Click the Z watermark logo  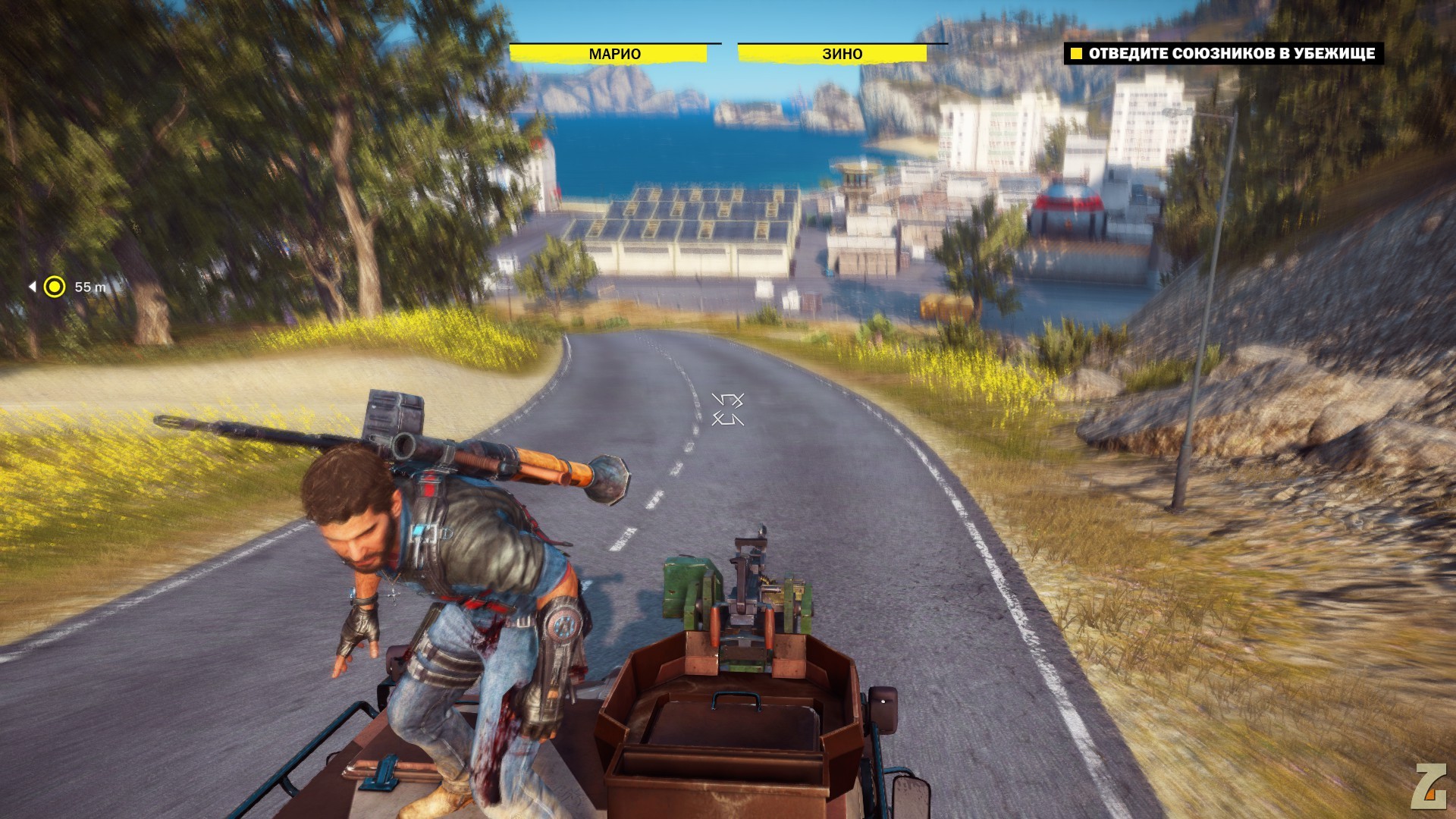1427,786
